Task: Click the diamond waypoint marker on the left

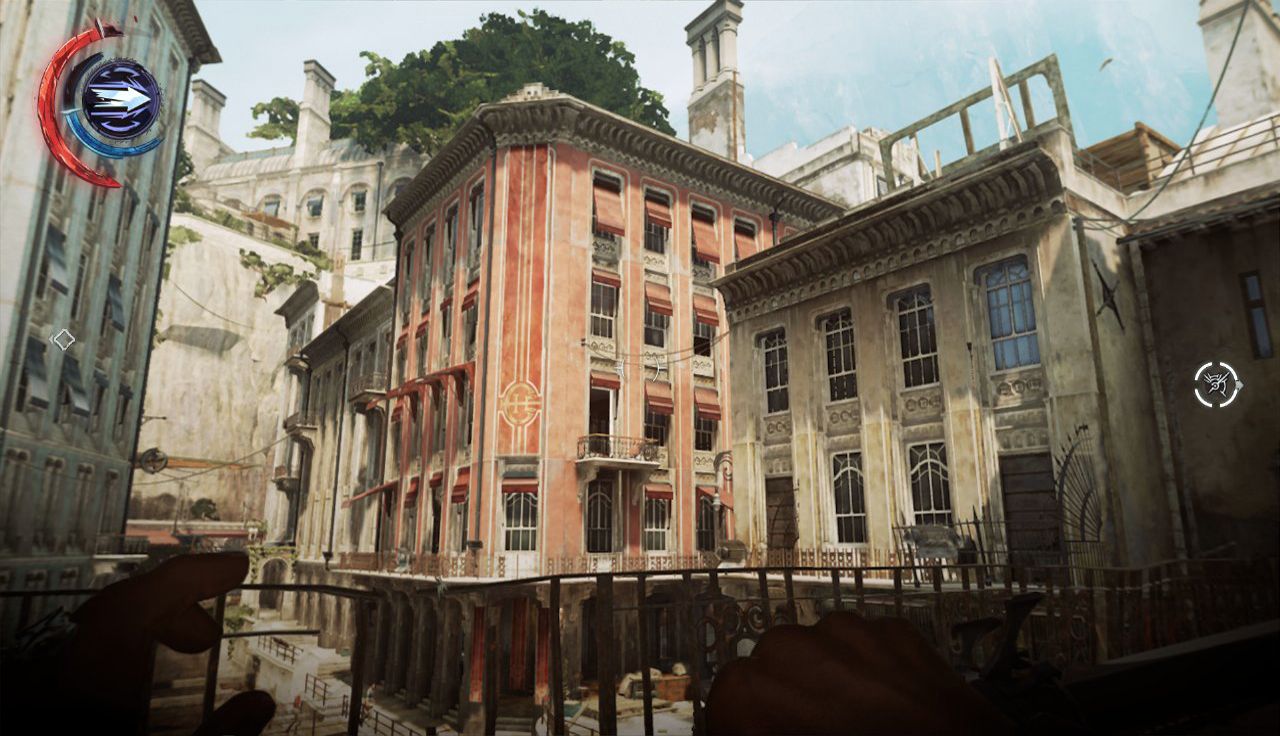Action: (64, 337)
